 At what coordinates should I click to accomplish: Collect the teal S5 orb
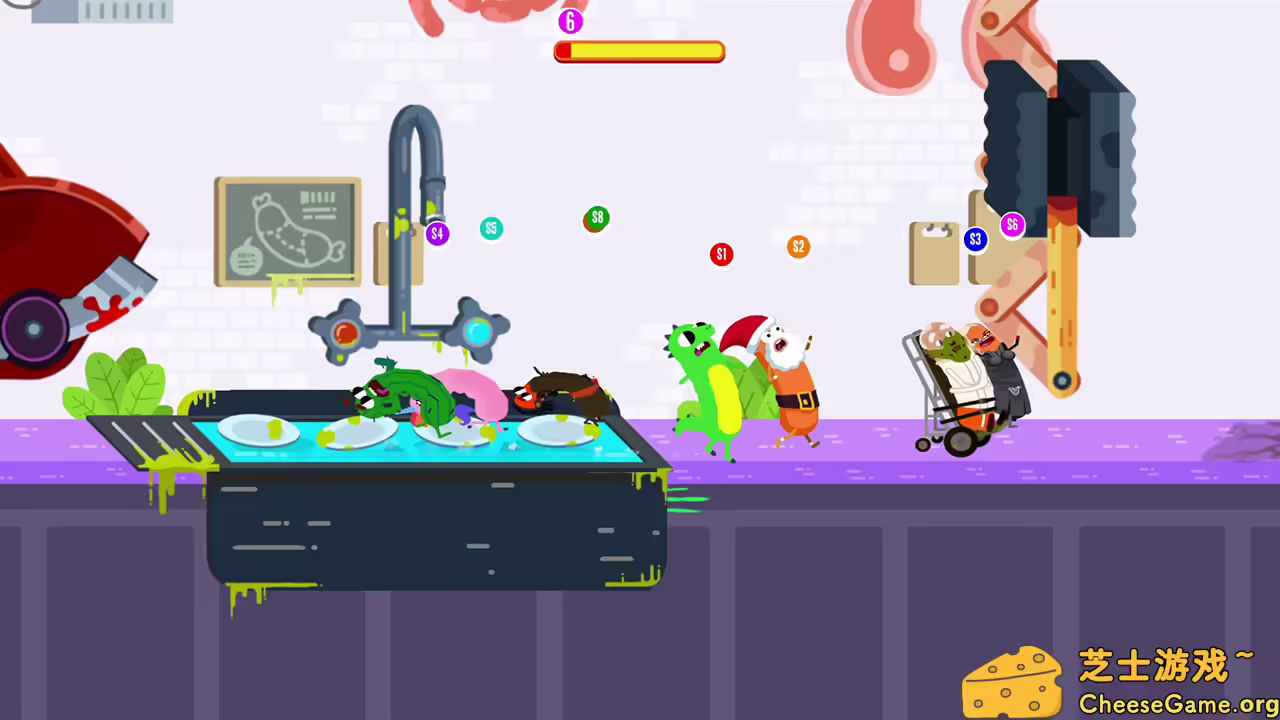click(491, 228)
